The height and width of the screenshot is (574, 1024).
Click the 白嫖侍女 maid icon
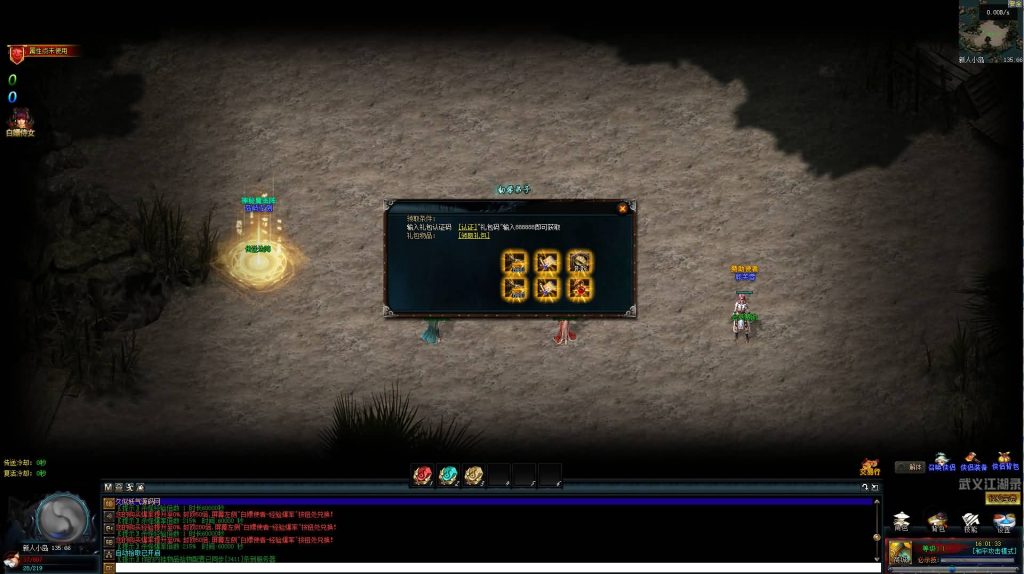click(19, 121)
